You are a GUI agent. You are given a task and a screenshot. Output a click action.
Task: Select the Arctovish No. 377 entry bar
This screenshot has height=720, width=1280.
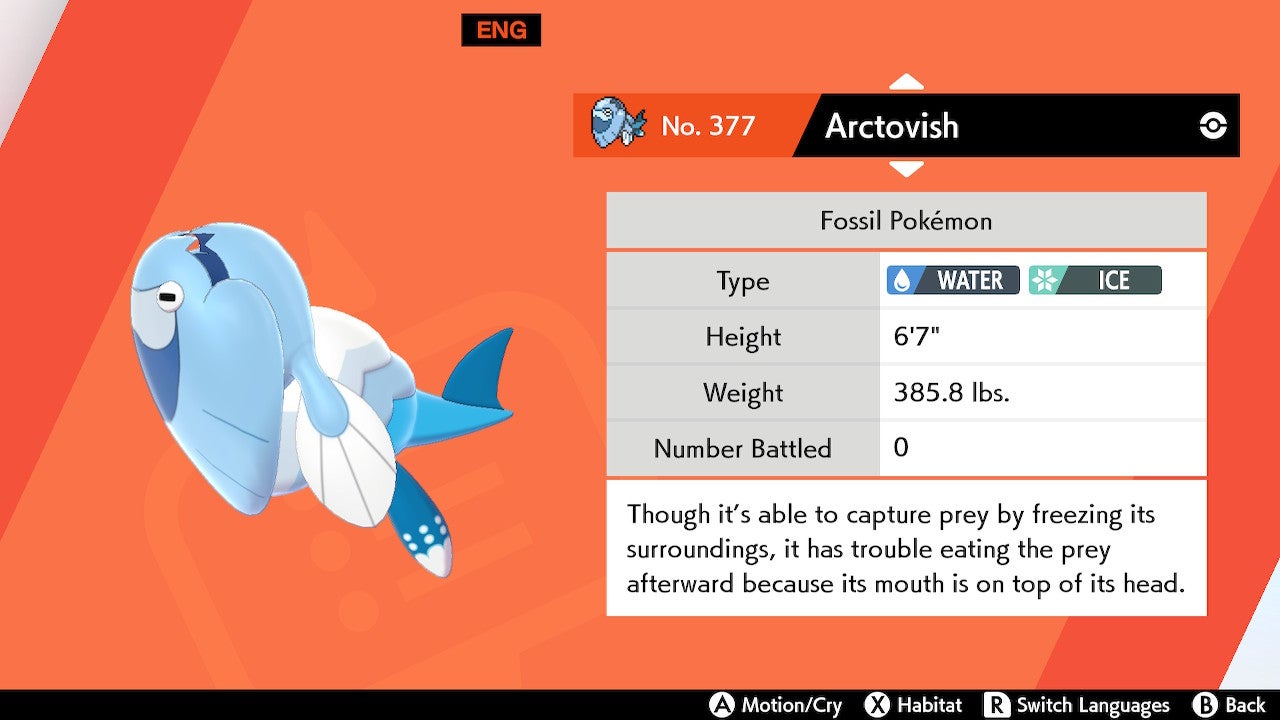tap(906, 126)
